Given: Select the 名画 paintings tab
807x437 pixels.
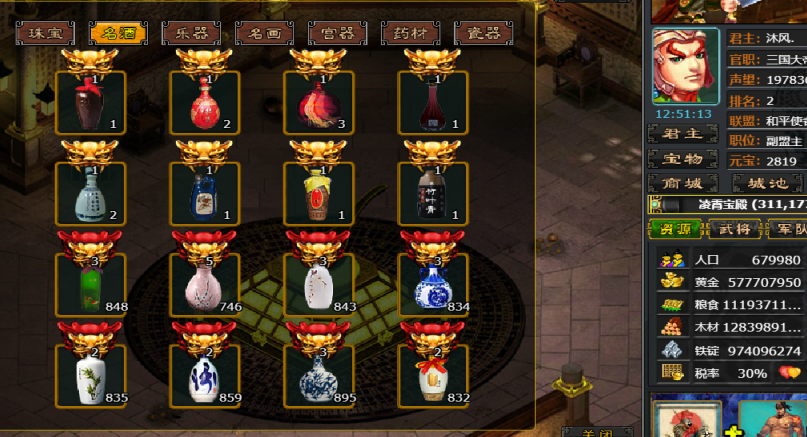Looking at the screenshot, I should tap(264, 33).
